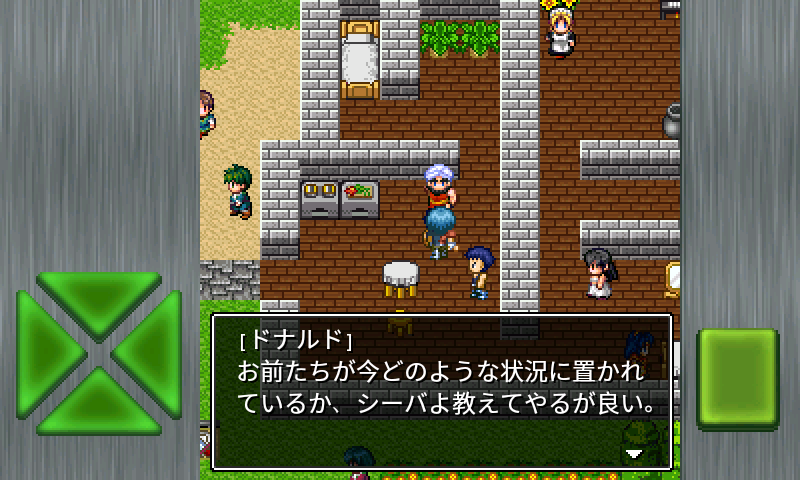Advance dialogue with the white down-arrow indicator

[633, 452]
